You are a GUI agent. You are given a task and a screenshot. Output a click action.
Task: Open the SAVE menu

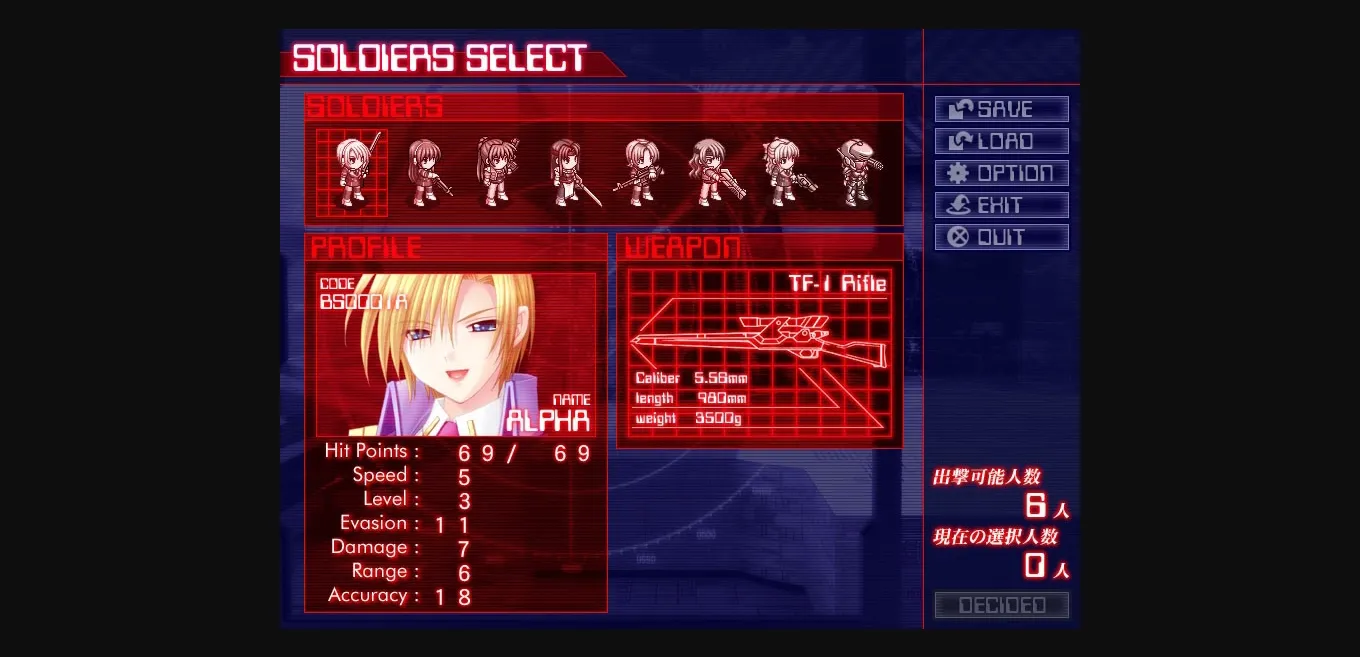[x=1001, y=109]
